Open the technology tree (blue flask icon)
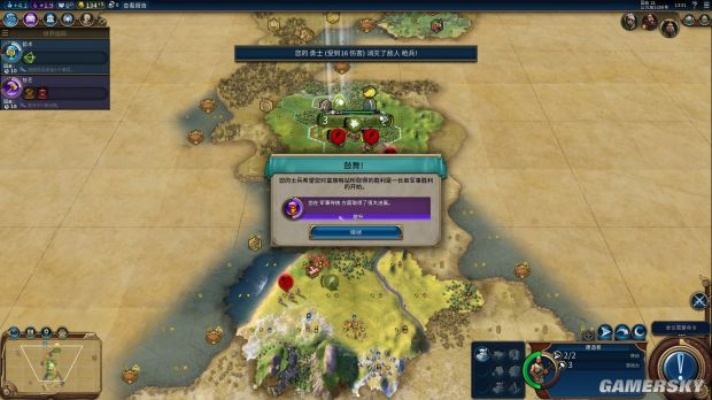Image resolution: width=712 pixels, height=400 pixels. (11, 19)
